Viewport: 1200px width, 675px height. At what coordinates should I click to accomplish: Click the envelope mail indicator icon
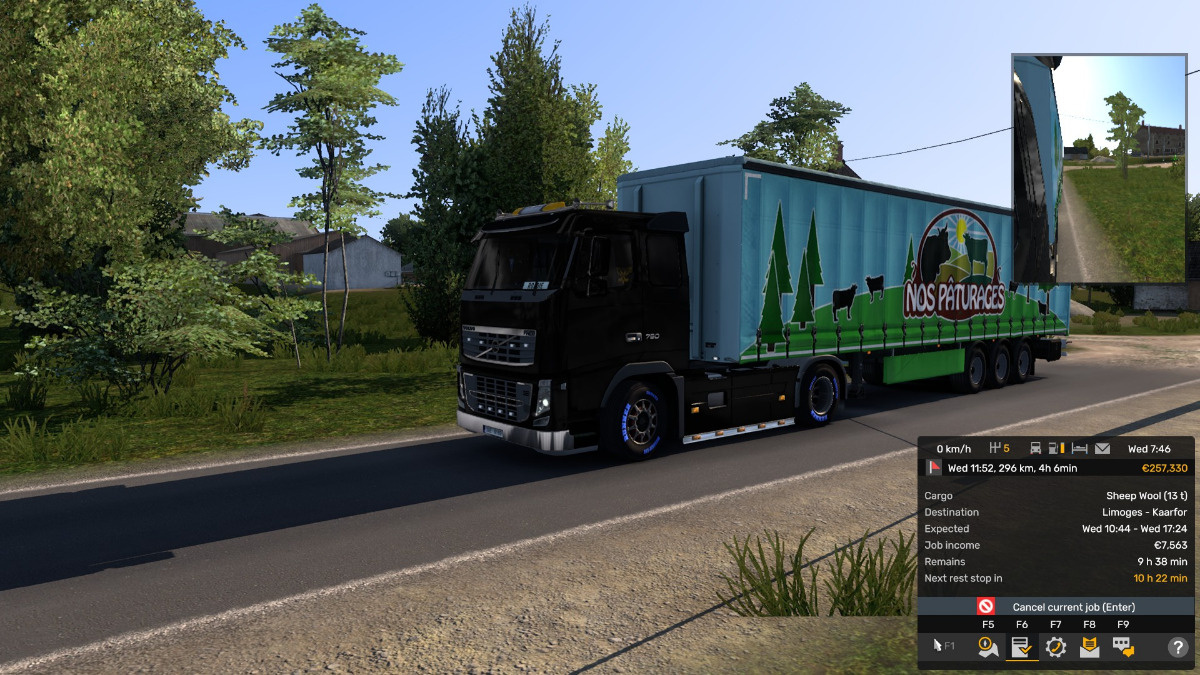(1102, 449)
